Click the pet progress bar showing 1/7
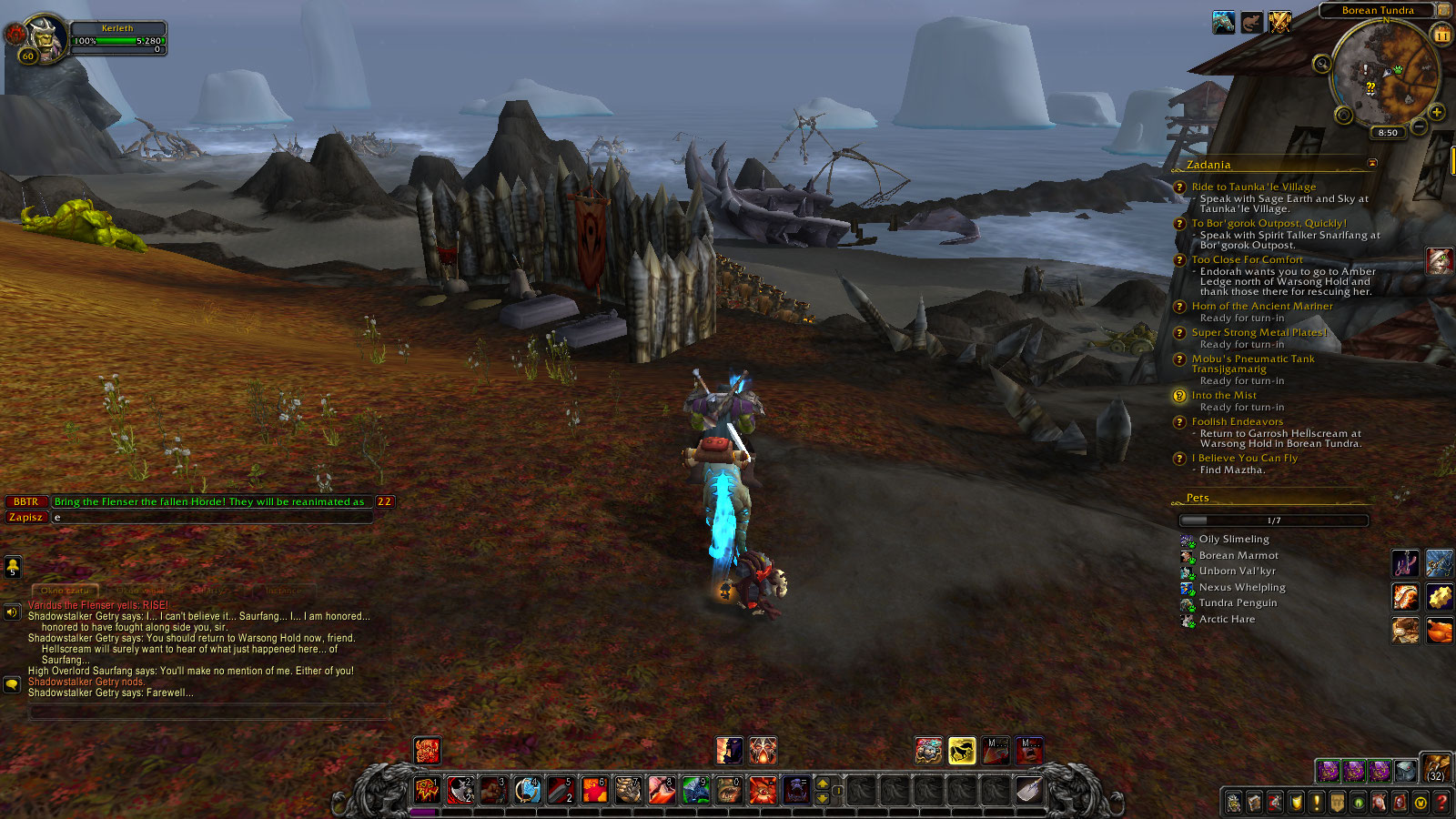This screenshot has height=819, width=1456. pos(1273,520)
